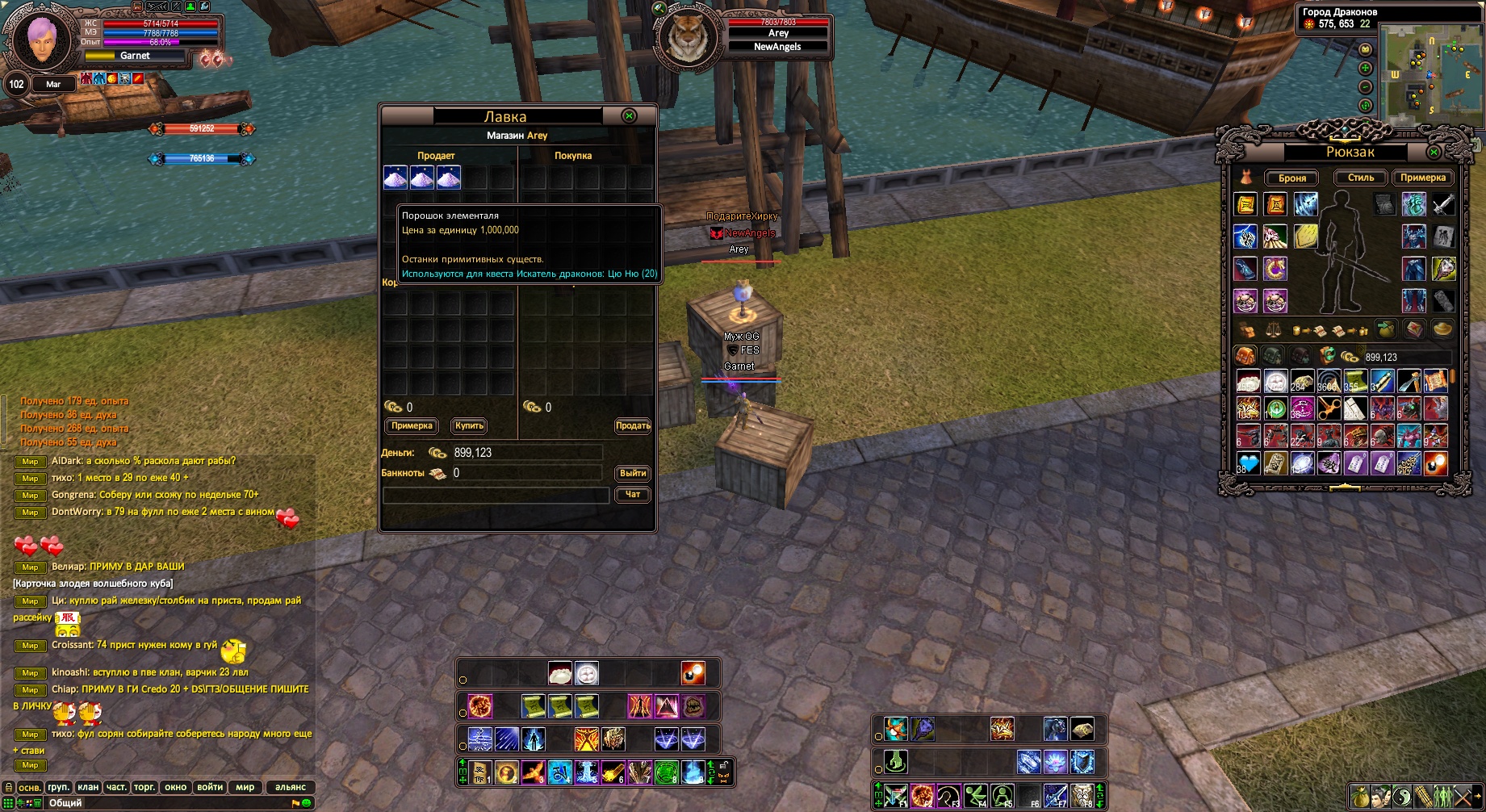Click the chat input field labeled Общий
1486x812 pixels.
[x=161, y=803]
